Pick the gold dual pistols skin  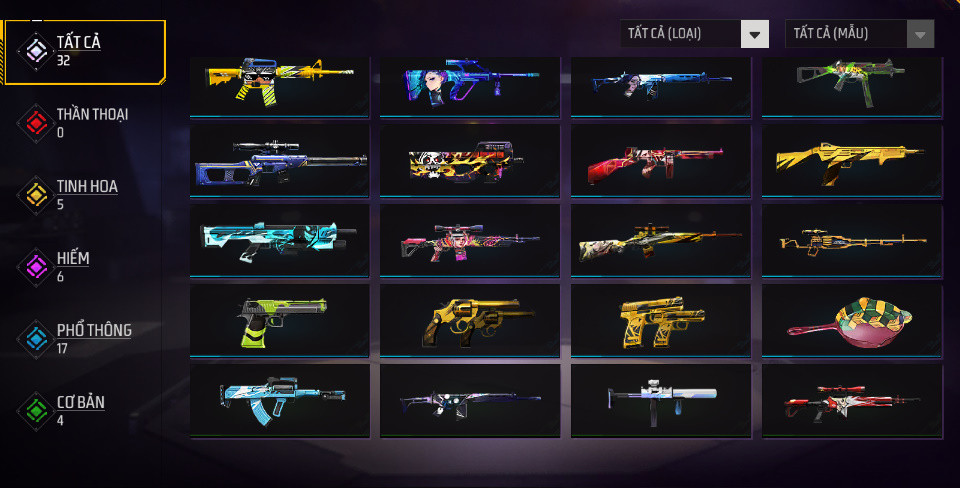[x=660, y=321]
